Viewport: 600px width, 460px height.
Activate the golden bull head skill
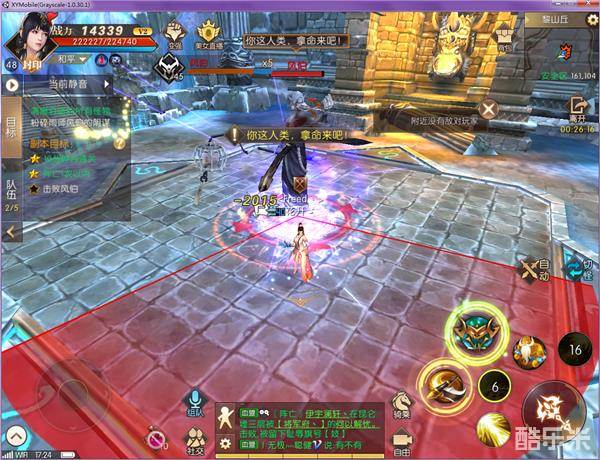click(x=527, y=351)
